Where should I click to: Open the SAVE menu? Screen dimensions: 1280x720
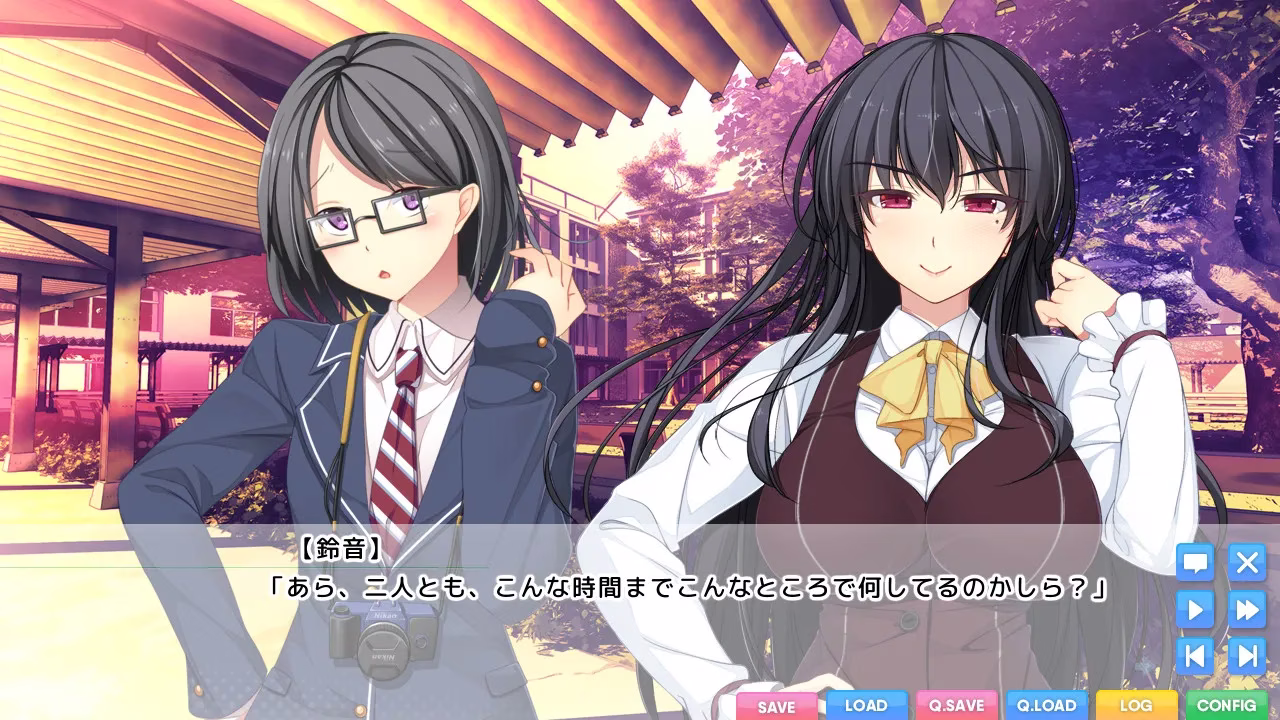pyautogui.click(x=777, y=706)
